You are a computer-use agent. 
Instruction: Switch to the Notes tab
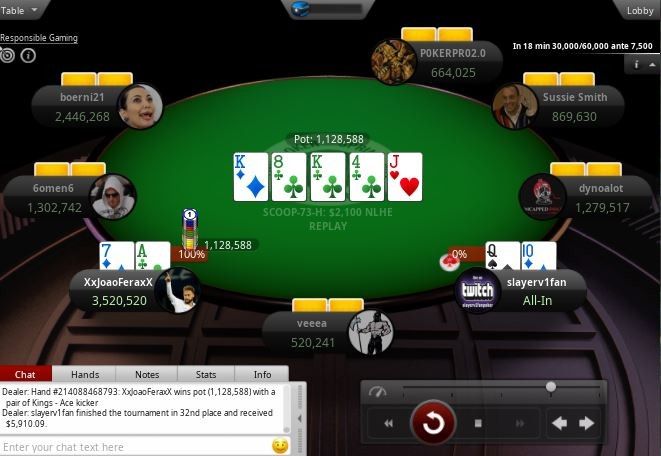(147, 374)
